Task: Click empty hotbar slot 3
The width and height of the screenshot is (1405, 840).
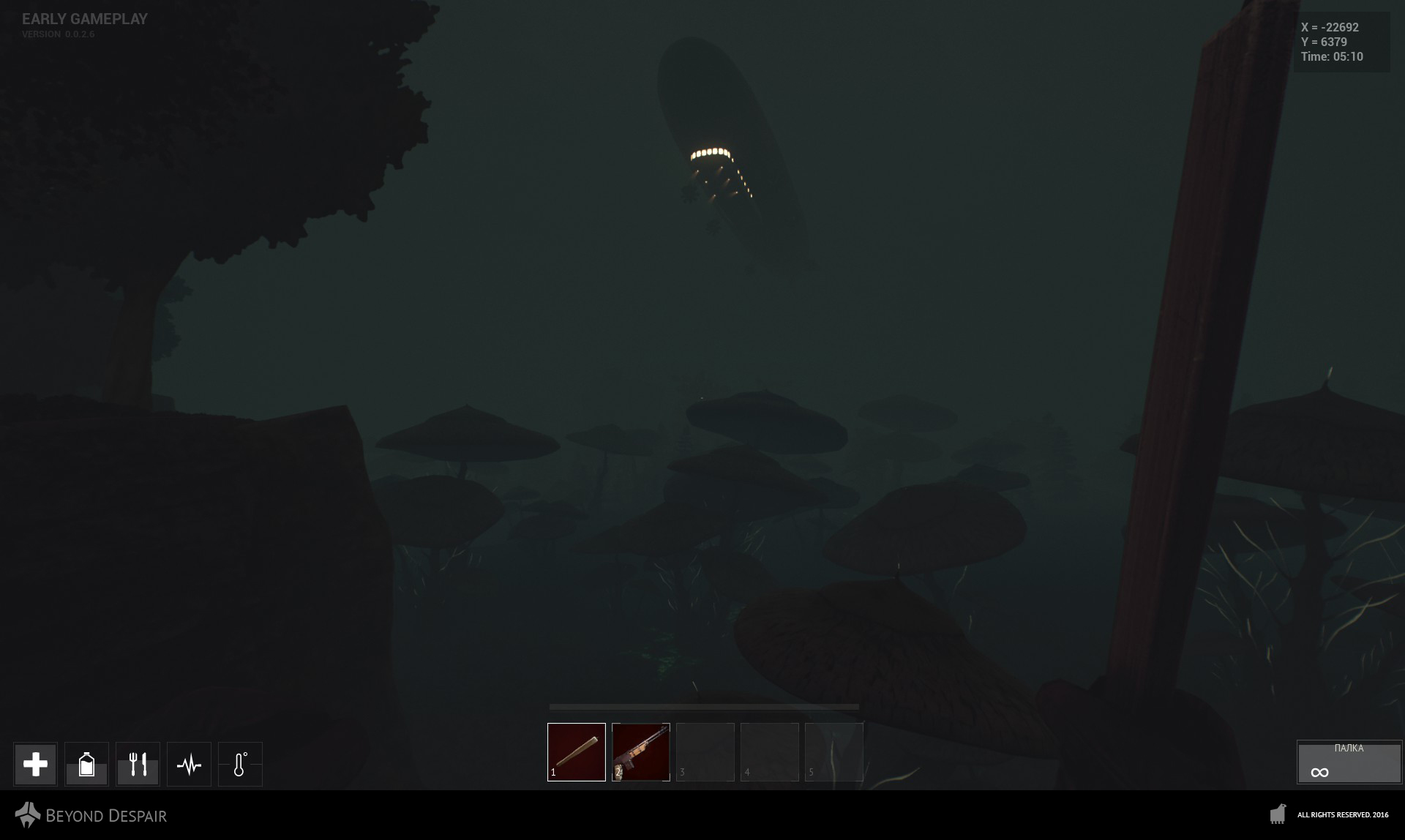Action: tap(705, 751)
